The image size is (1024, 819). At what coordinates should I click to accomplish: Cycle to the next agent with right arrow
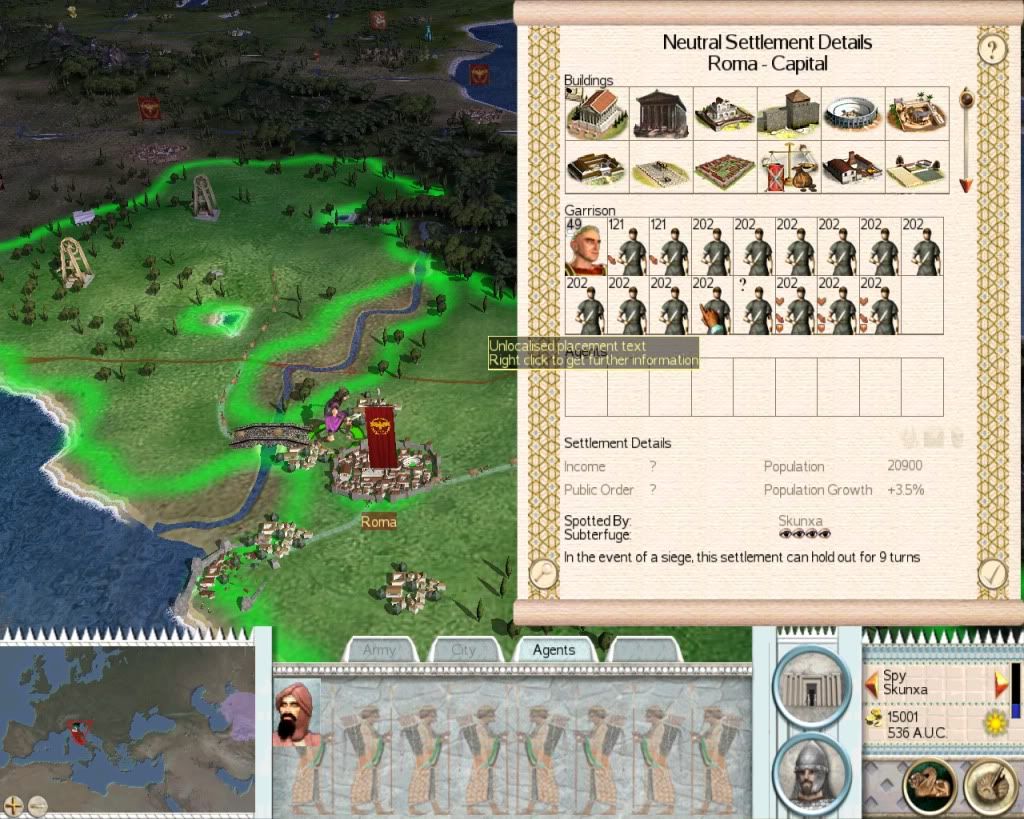pos(1002,684)
